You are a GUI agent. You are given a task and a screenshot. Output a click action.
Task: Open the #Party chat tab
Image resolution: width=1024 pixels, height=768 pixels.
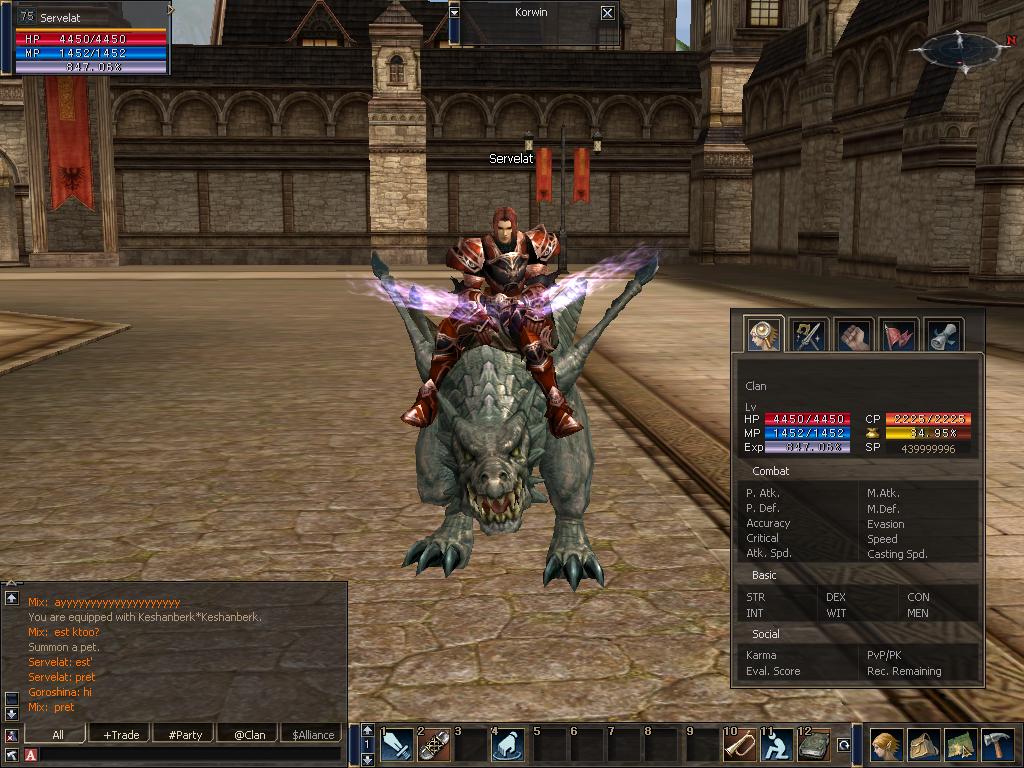tap(185, 734)
